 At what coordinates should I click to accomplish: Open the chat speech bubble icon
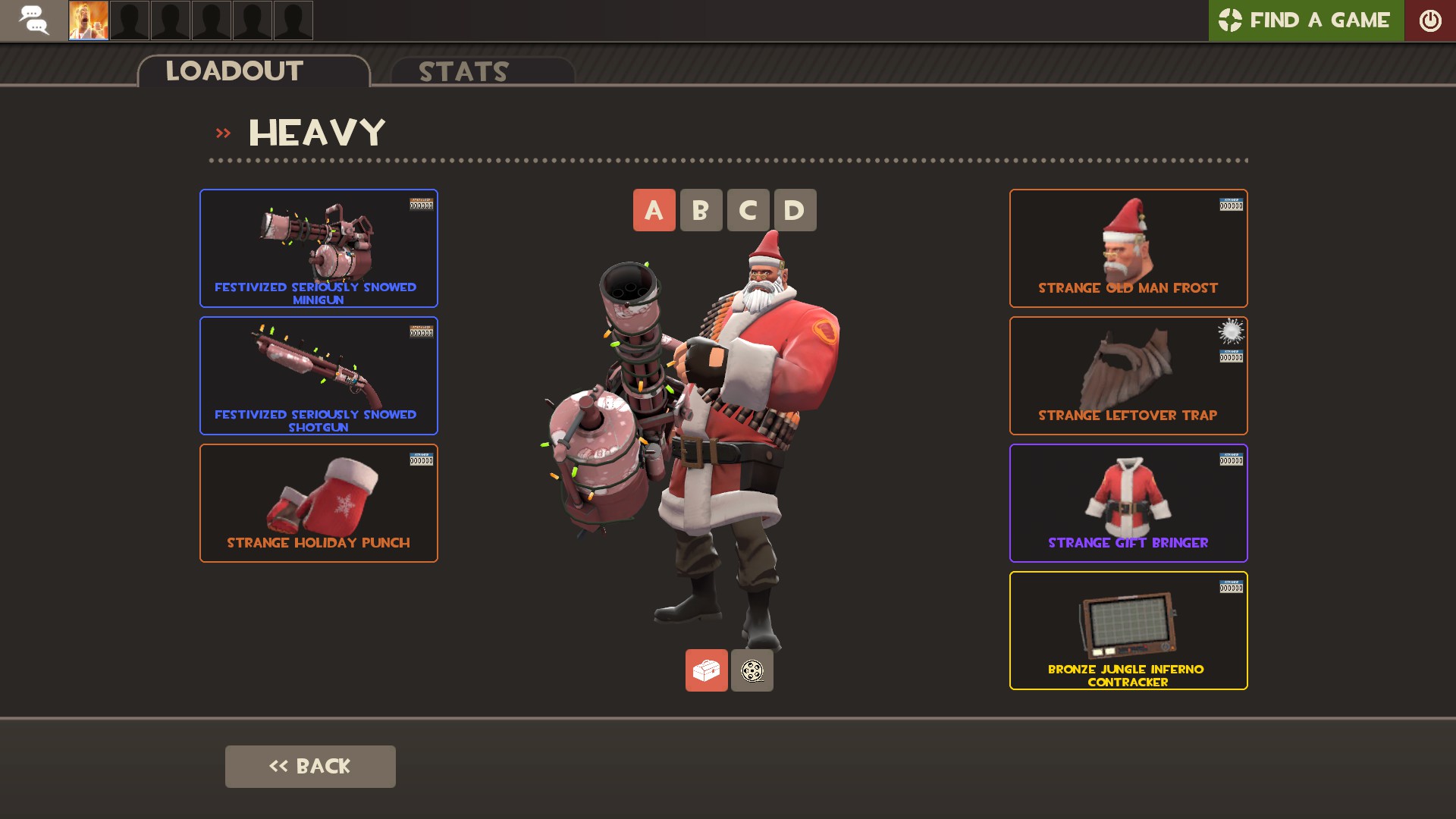pos(33,20)
